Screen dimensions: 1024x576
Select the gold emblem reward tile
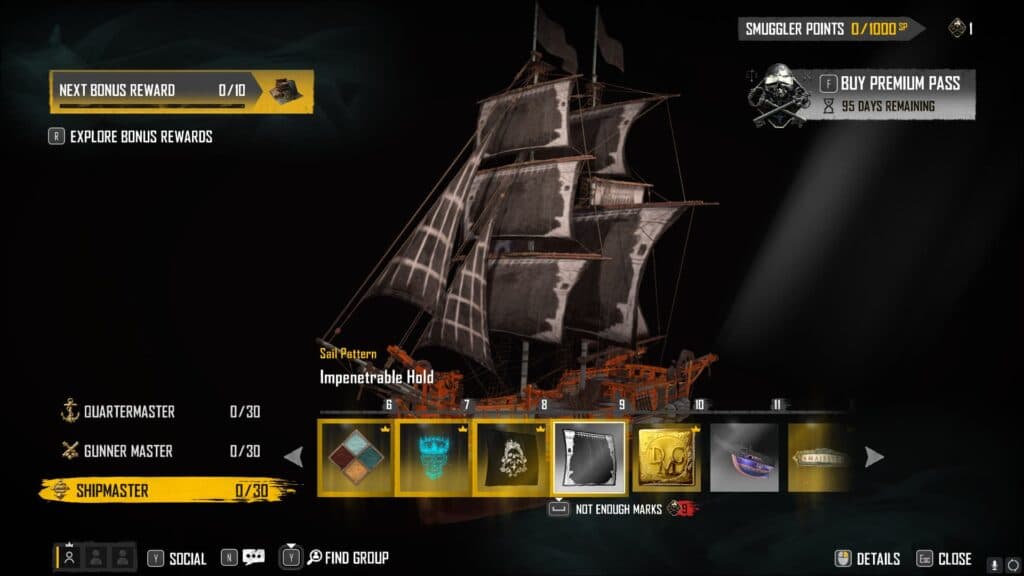(x=668, y=457)
